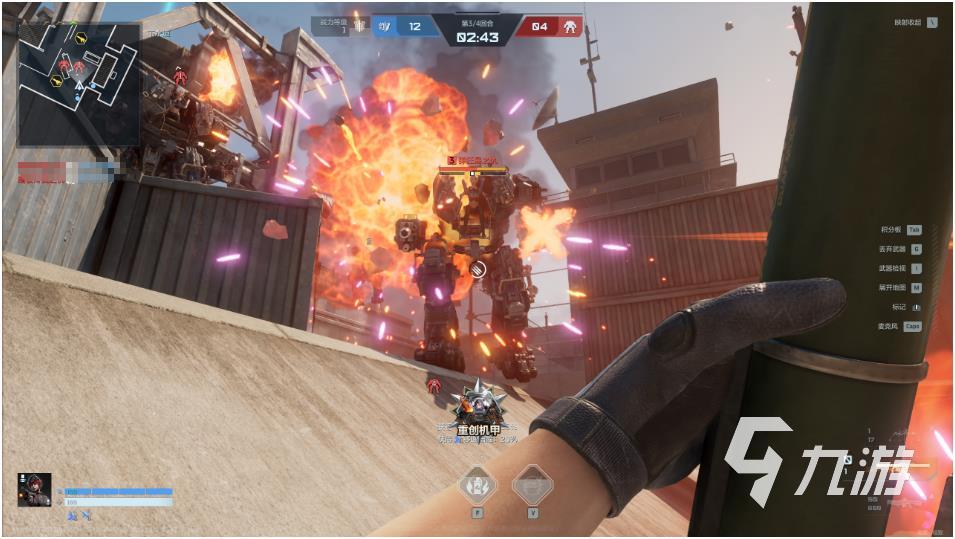Open the scoreboard (积分板) entry

tap(899, 229)
